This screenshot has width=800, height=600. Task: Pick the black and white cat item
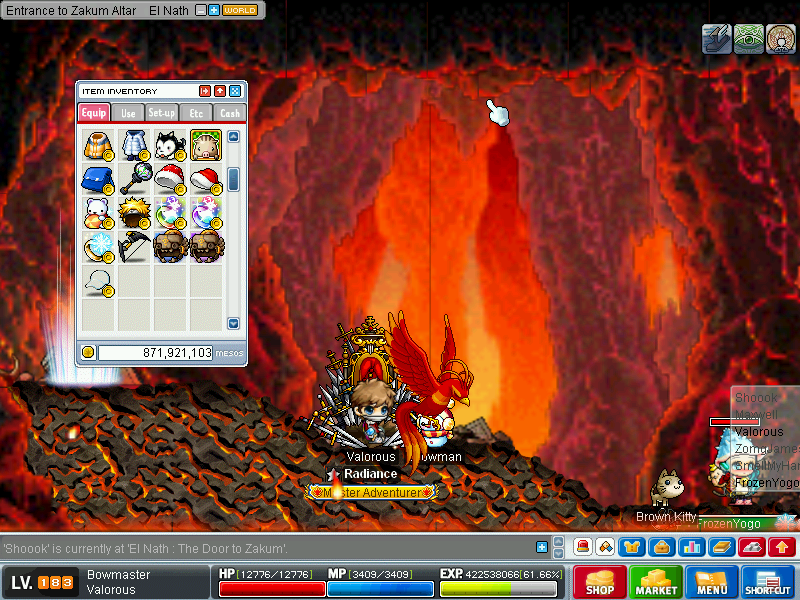pyautogui.click(x=170, y=145)
